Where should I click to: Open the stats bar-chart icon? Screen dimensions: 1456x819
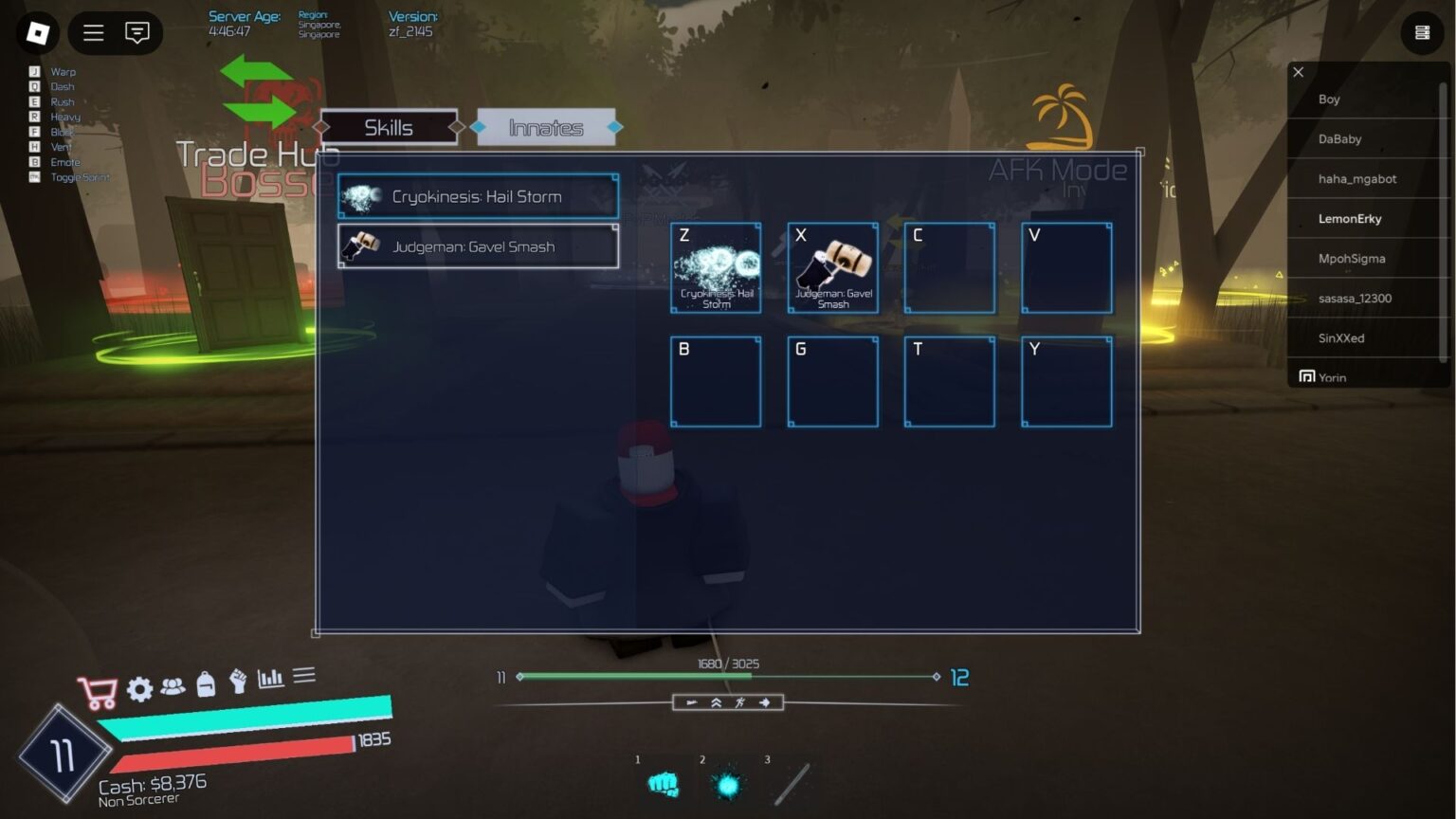tap(270, 679)
